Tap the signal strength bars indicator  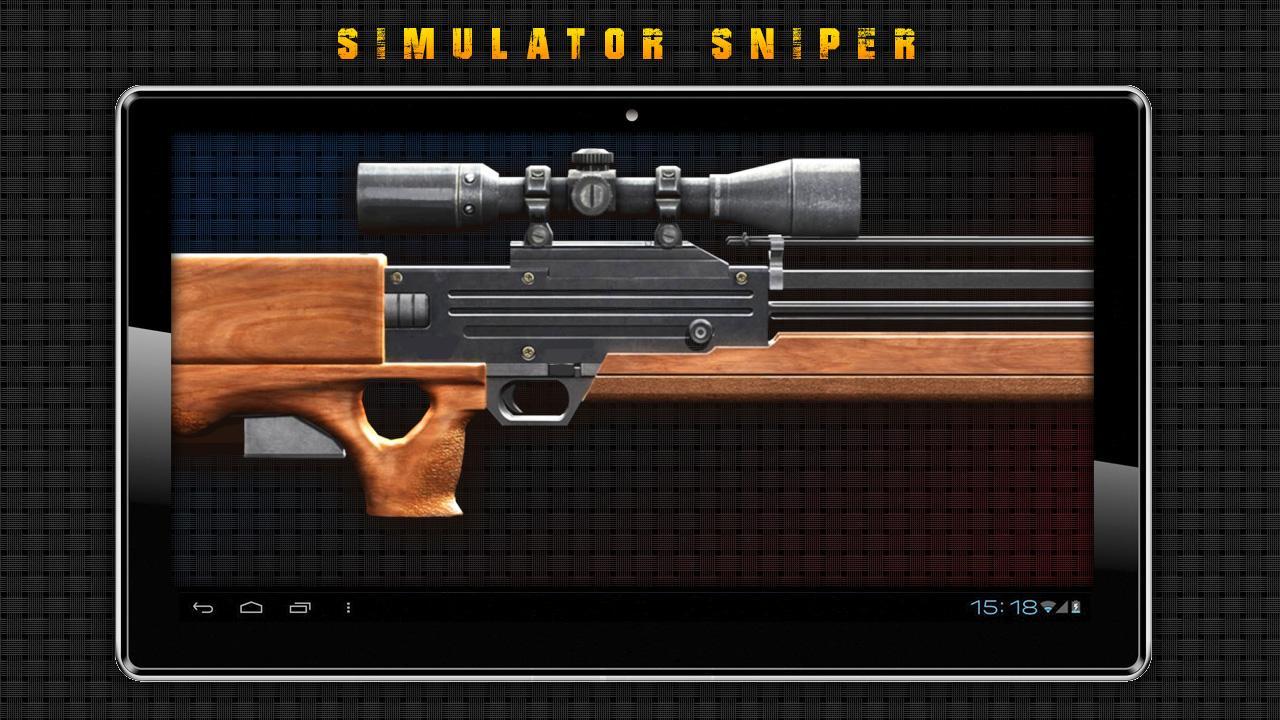(x=1061, y=608)
